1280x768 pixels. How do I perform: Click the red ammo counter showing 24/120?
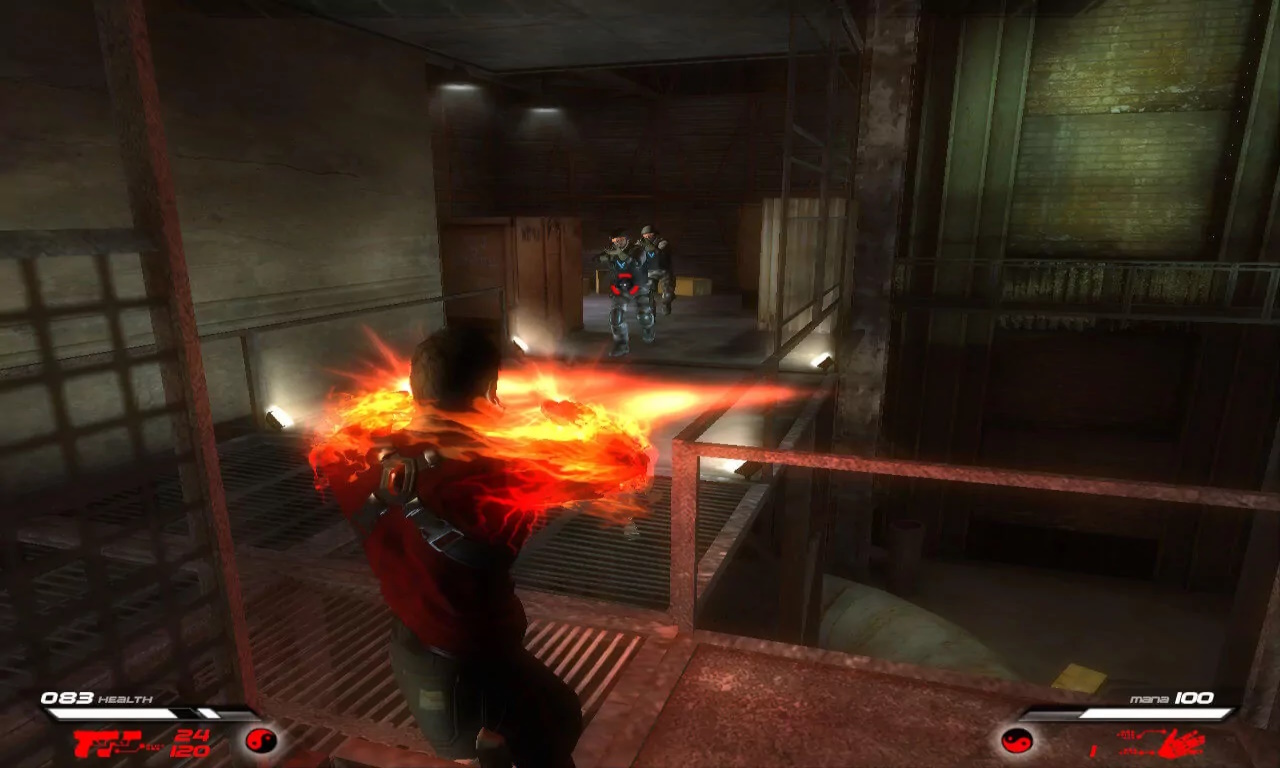tap(191, 743)
